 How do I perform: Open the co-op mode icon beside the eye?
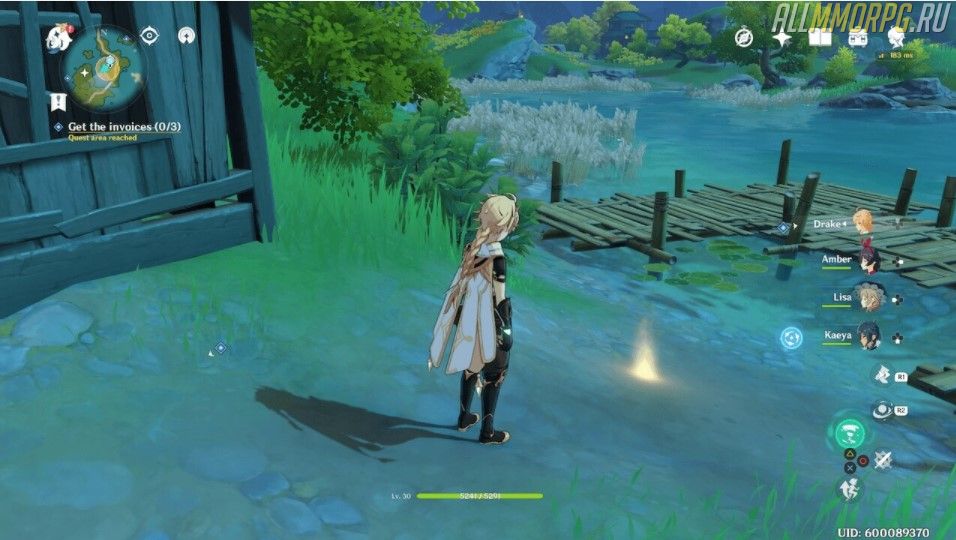click(186, 36)
